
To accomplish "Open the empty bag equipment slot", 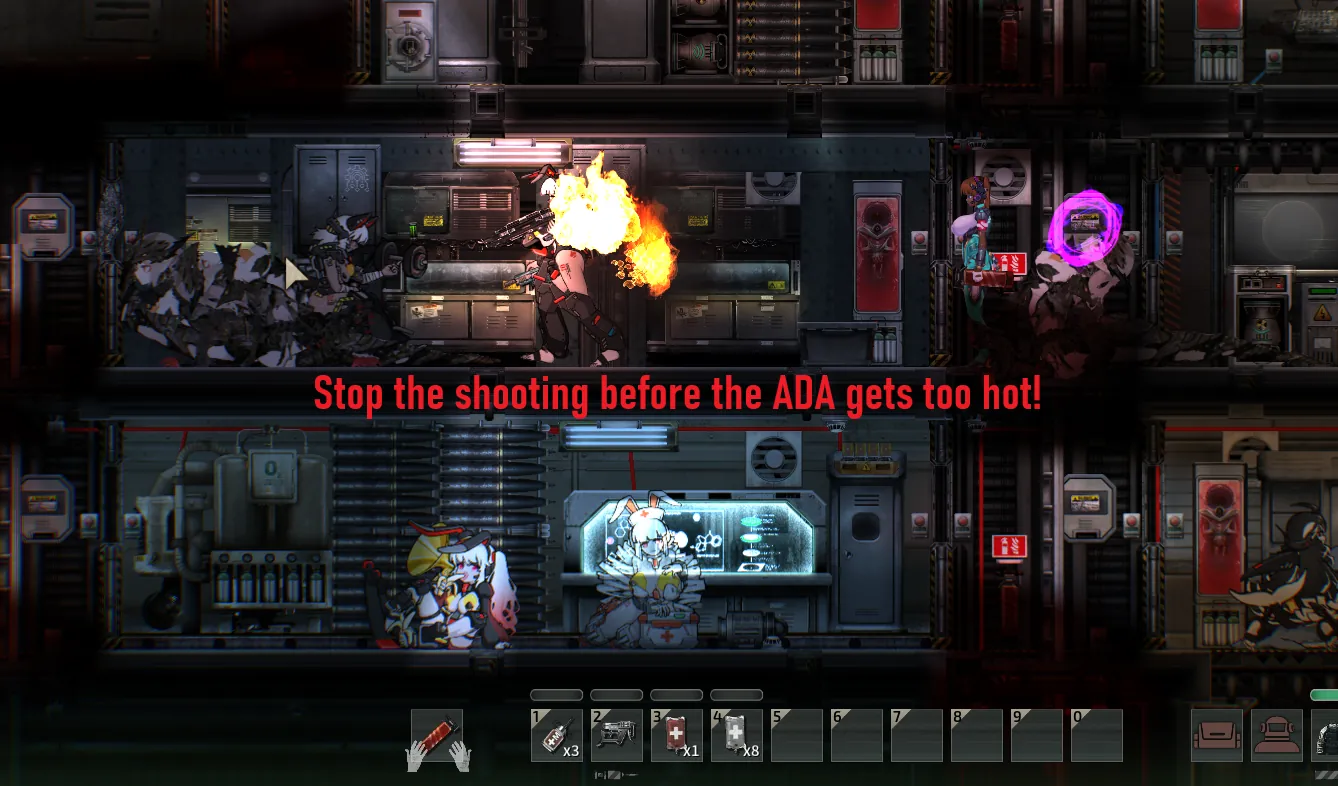I will pyautogui.click(x=1217, y=736).
